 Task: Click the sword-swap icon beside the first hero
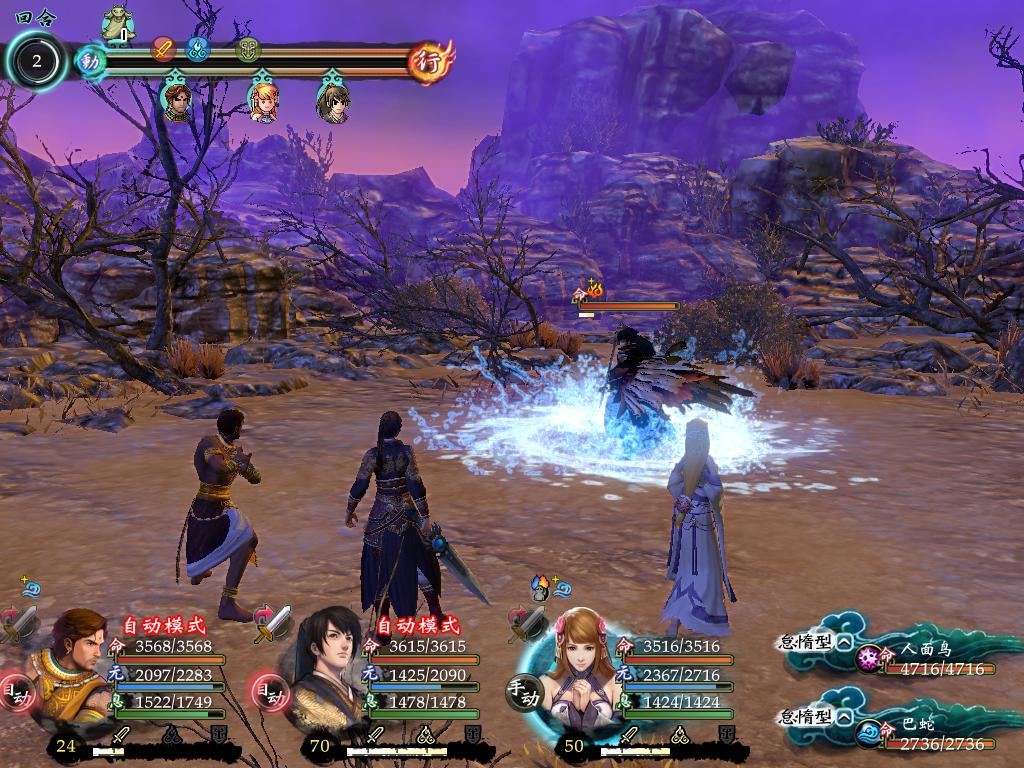(x=20, y=622)
